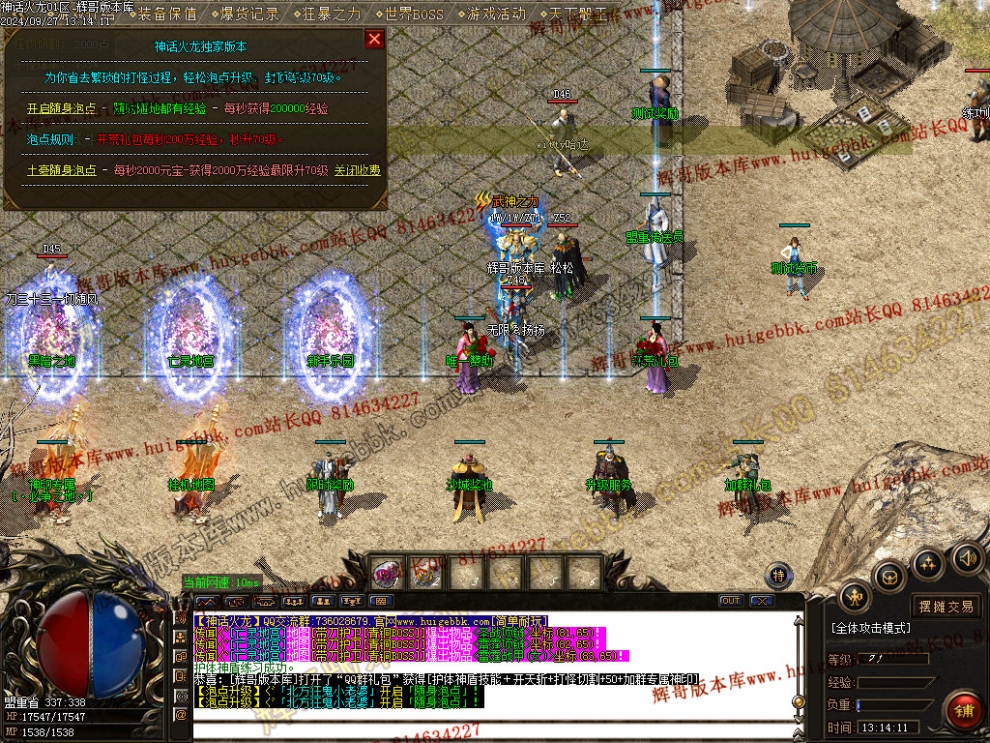The height and width of the screenshot is (743, 990).
Task: Click the round 特 button
Action: pos(779,574)
